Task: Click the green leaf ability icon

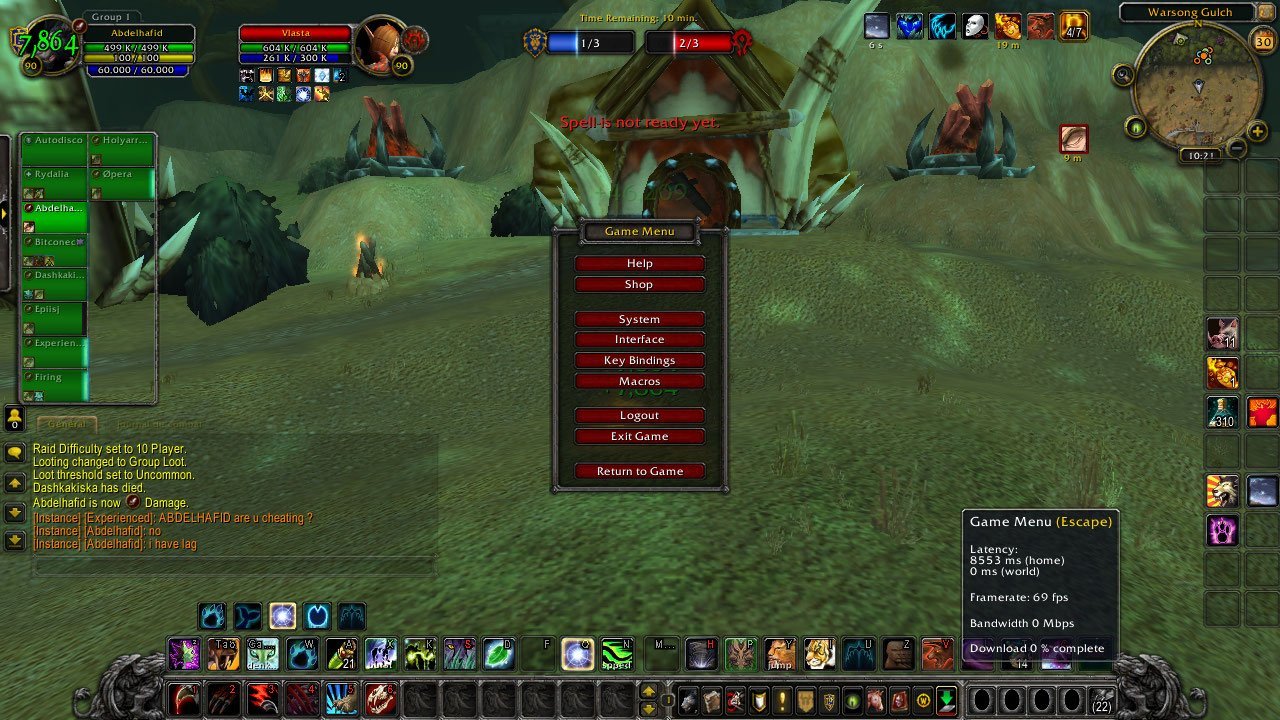Action: 499,654
